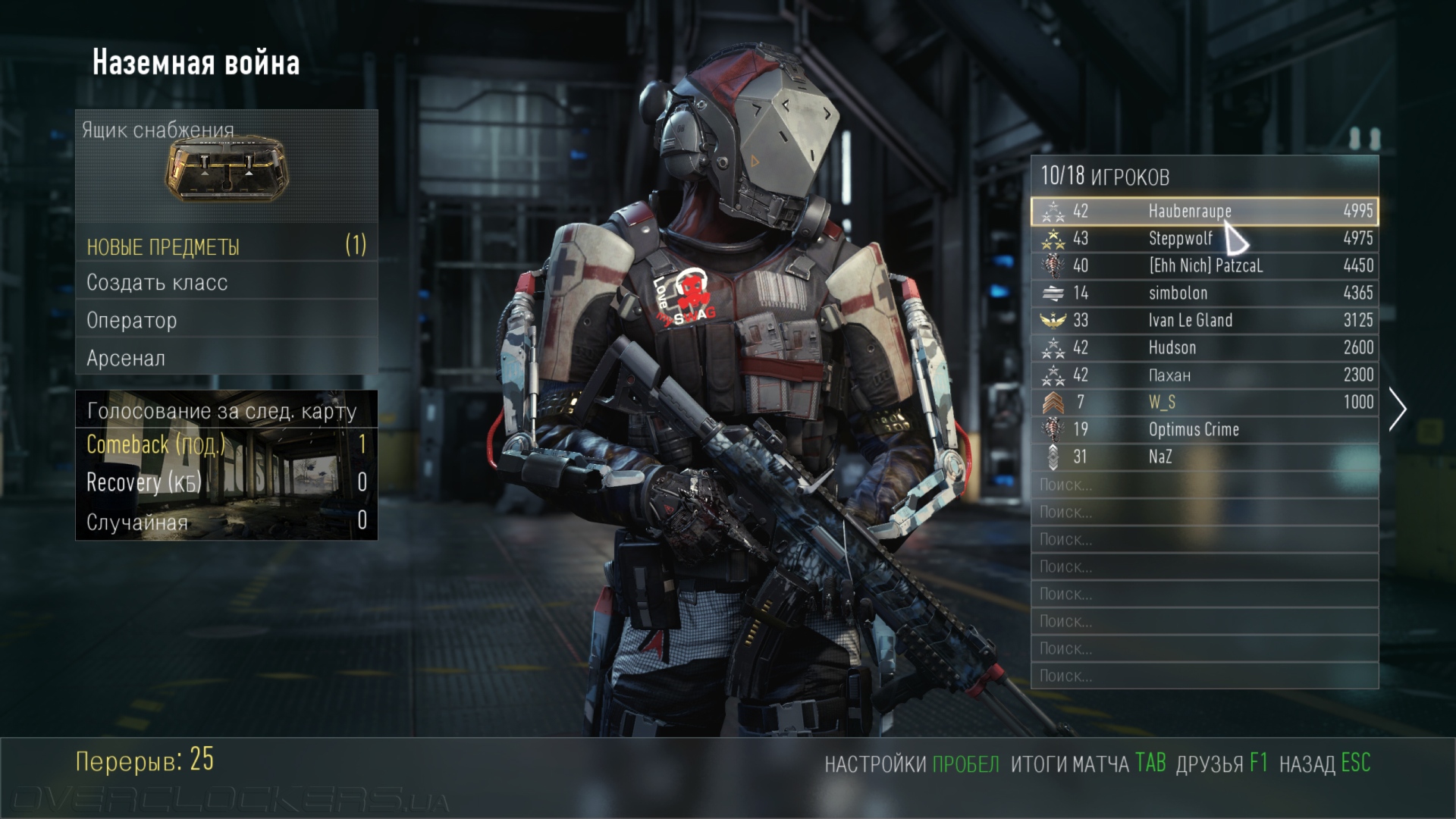1456x819 pixels.
Task: Choose player W_S in the lobby
Action: pos(1204,402)
